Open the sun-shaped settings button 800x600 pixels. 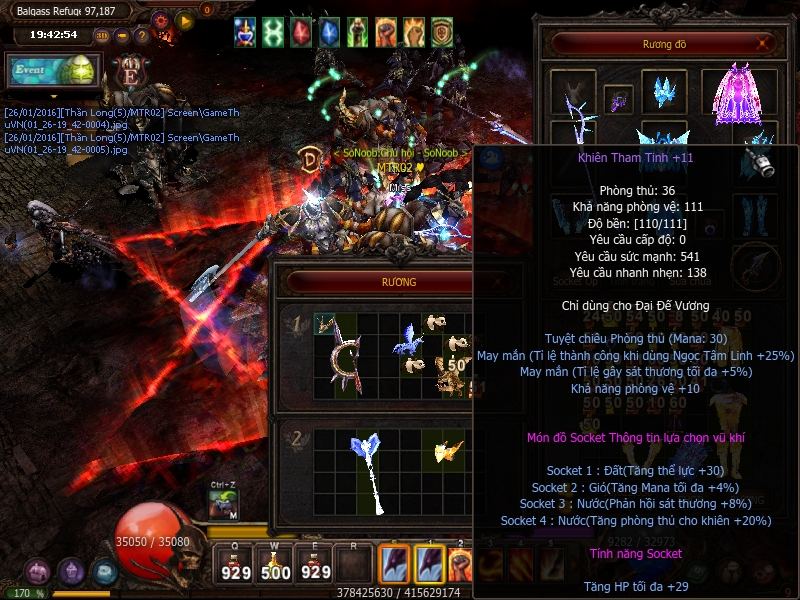pos(161,19)
